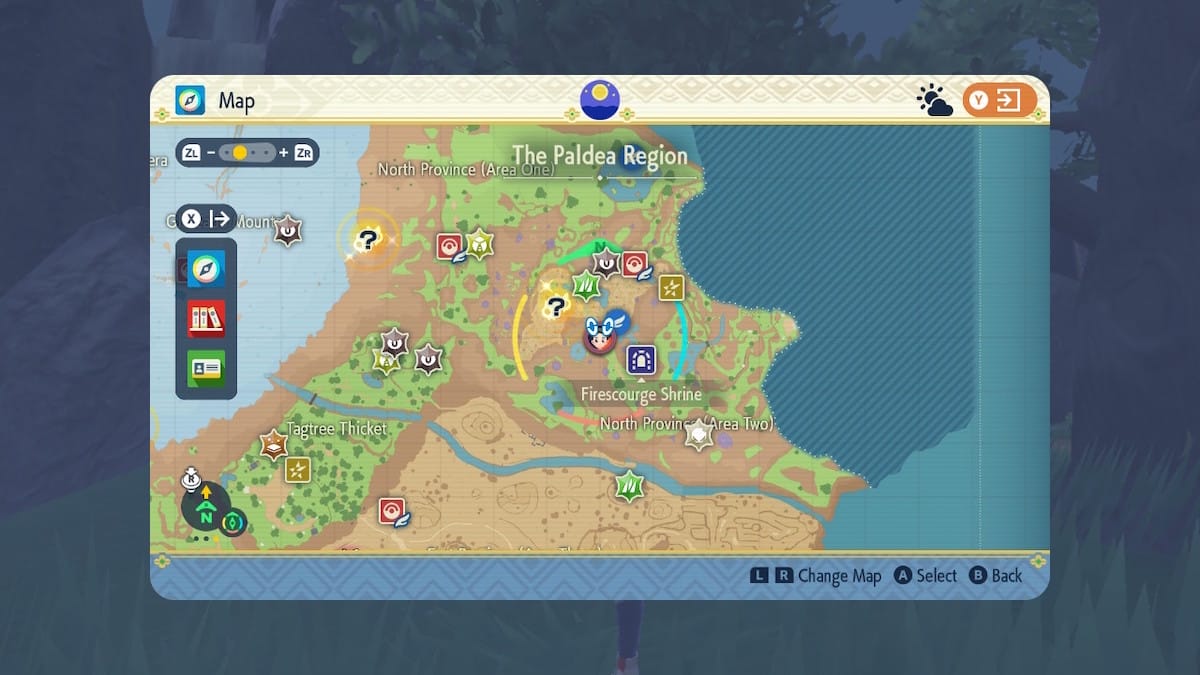
Task: Select the dark Tera crystal near the mountain label
Action: click(x=289, y=231)
